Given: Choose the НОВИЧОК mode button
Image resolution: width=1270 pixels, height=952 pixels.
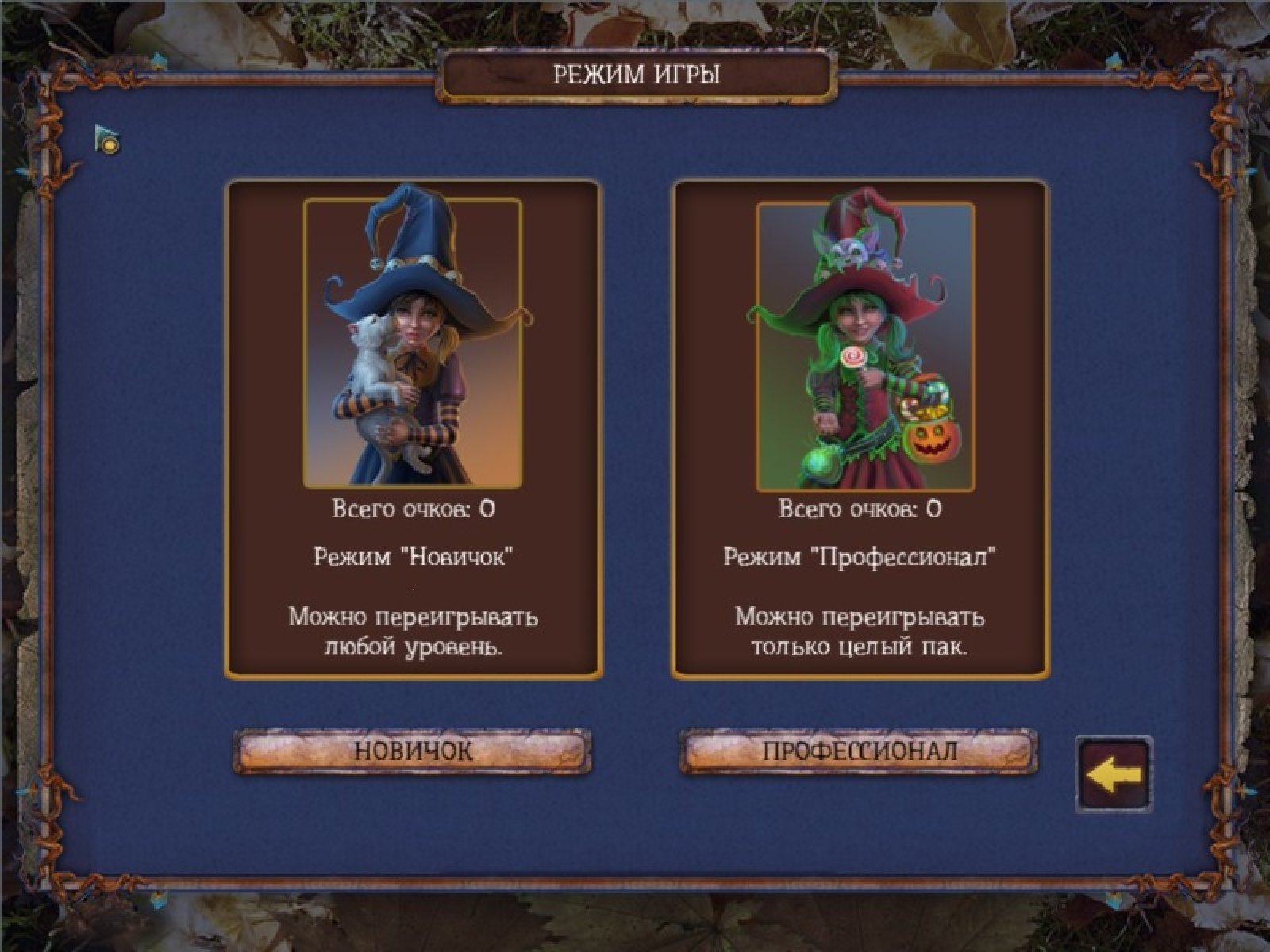Looking at the screenshot, I should tap(412, 751).
